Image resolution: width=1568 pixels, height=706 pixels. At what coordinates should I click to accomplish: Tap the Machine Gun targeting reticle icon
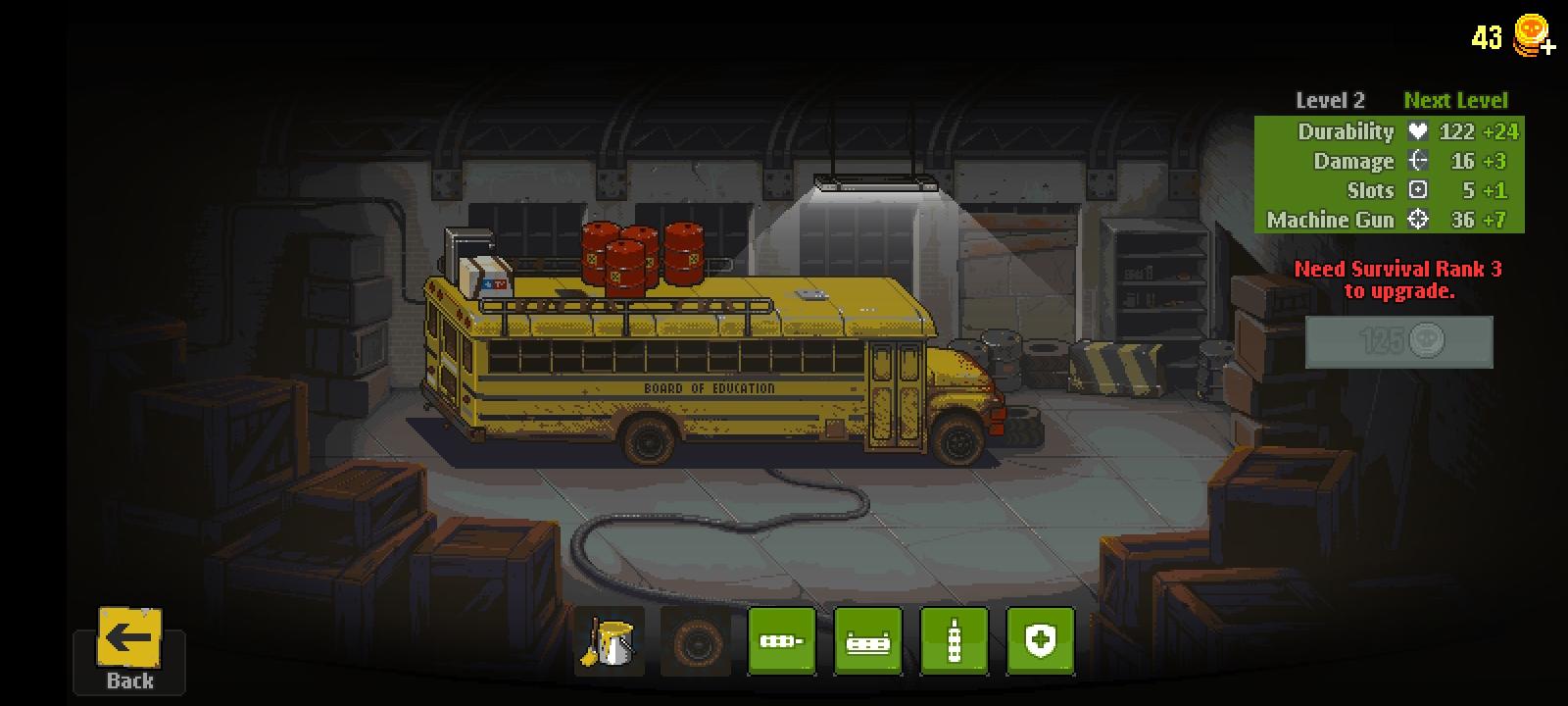pyautogui.click(x=1417, y=221)
